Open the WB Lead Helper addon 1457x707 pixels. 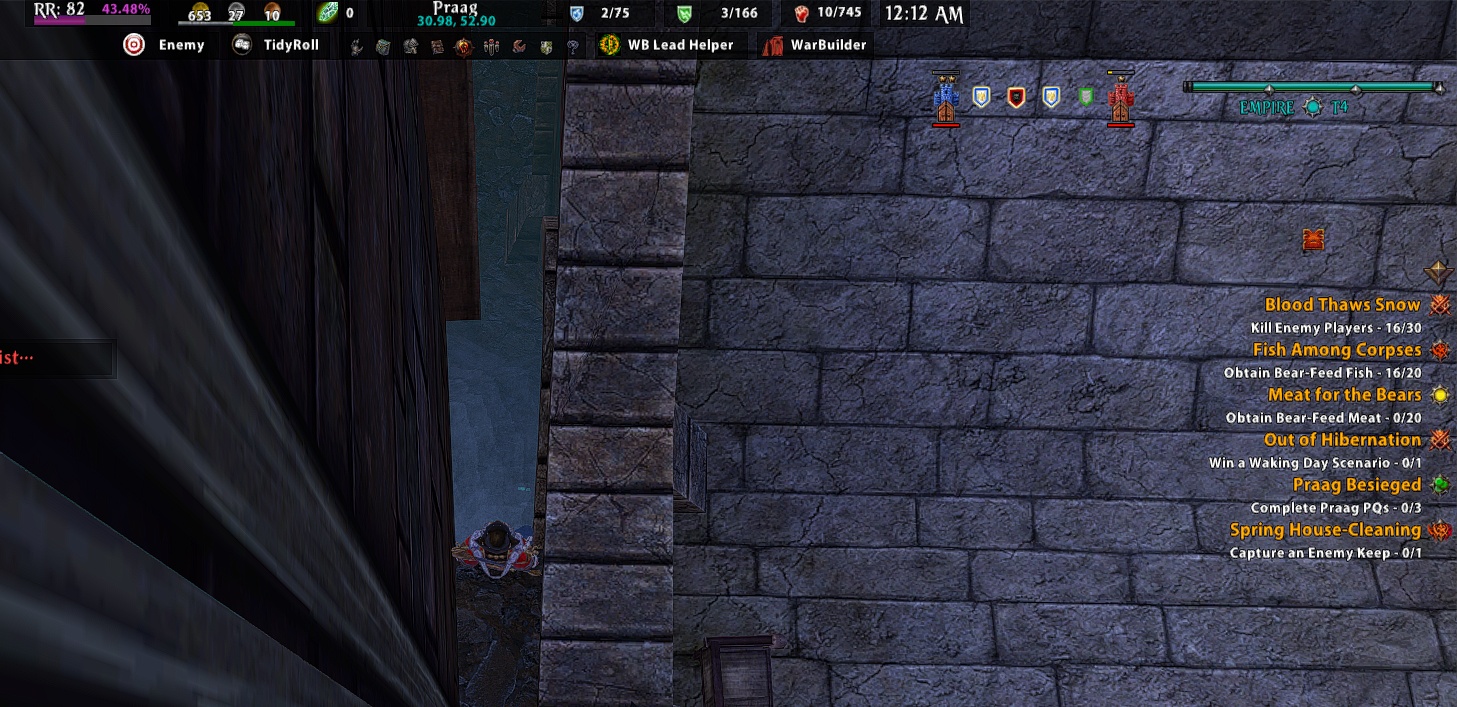pyautogui.click(x=667, y=45)
